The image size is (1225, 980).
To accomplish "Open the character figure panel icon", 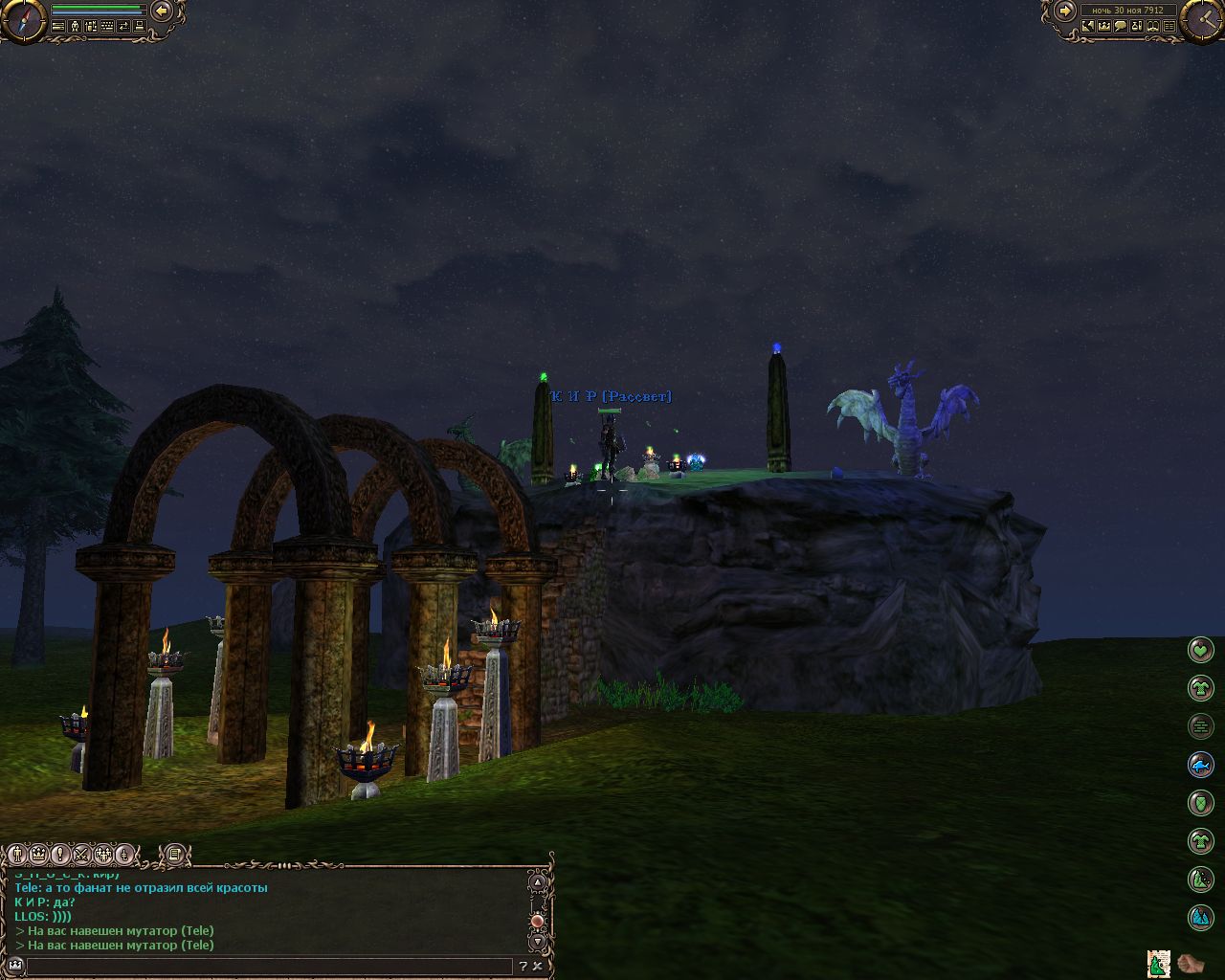I will point(74,27).
